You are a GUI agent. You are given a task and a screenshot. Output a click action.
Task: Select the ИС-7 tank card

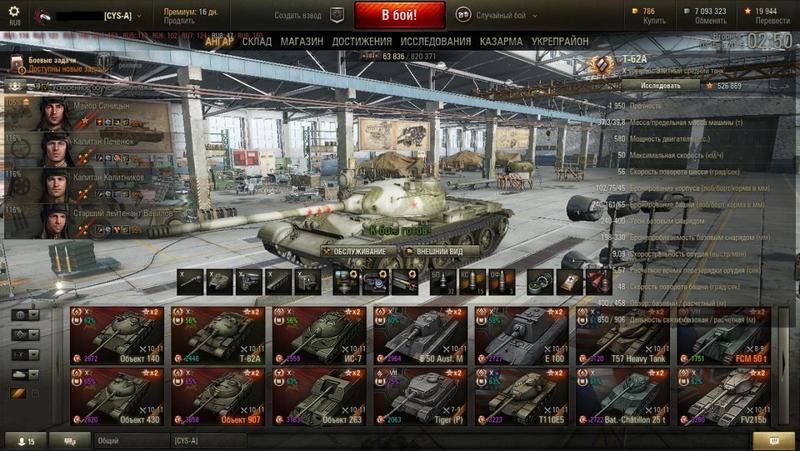(319, 334)
